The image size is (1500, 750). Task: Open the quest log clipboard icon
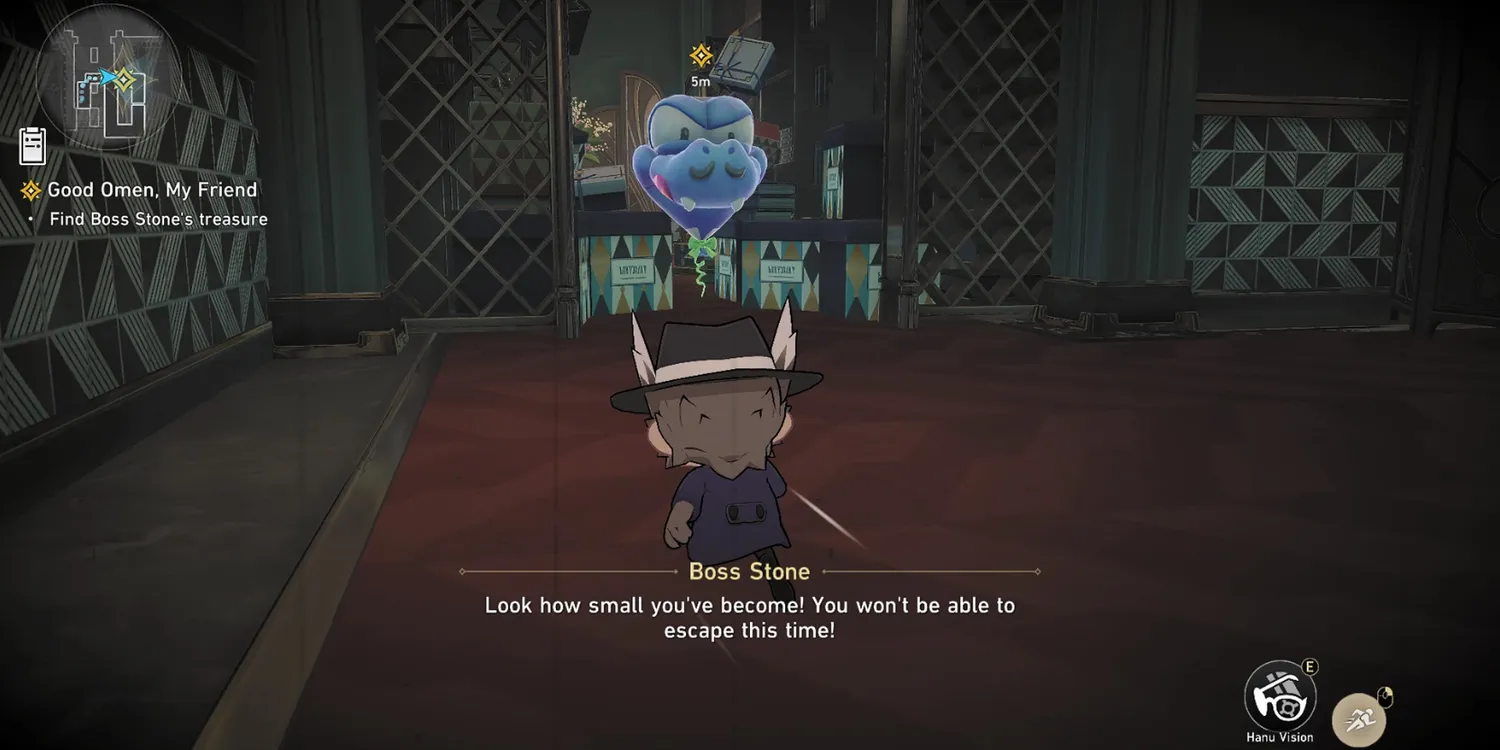[33, 146]
